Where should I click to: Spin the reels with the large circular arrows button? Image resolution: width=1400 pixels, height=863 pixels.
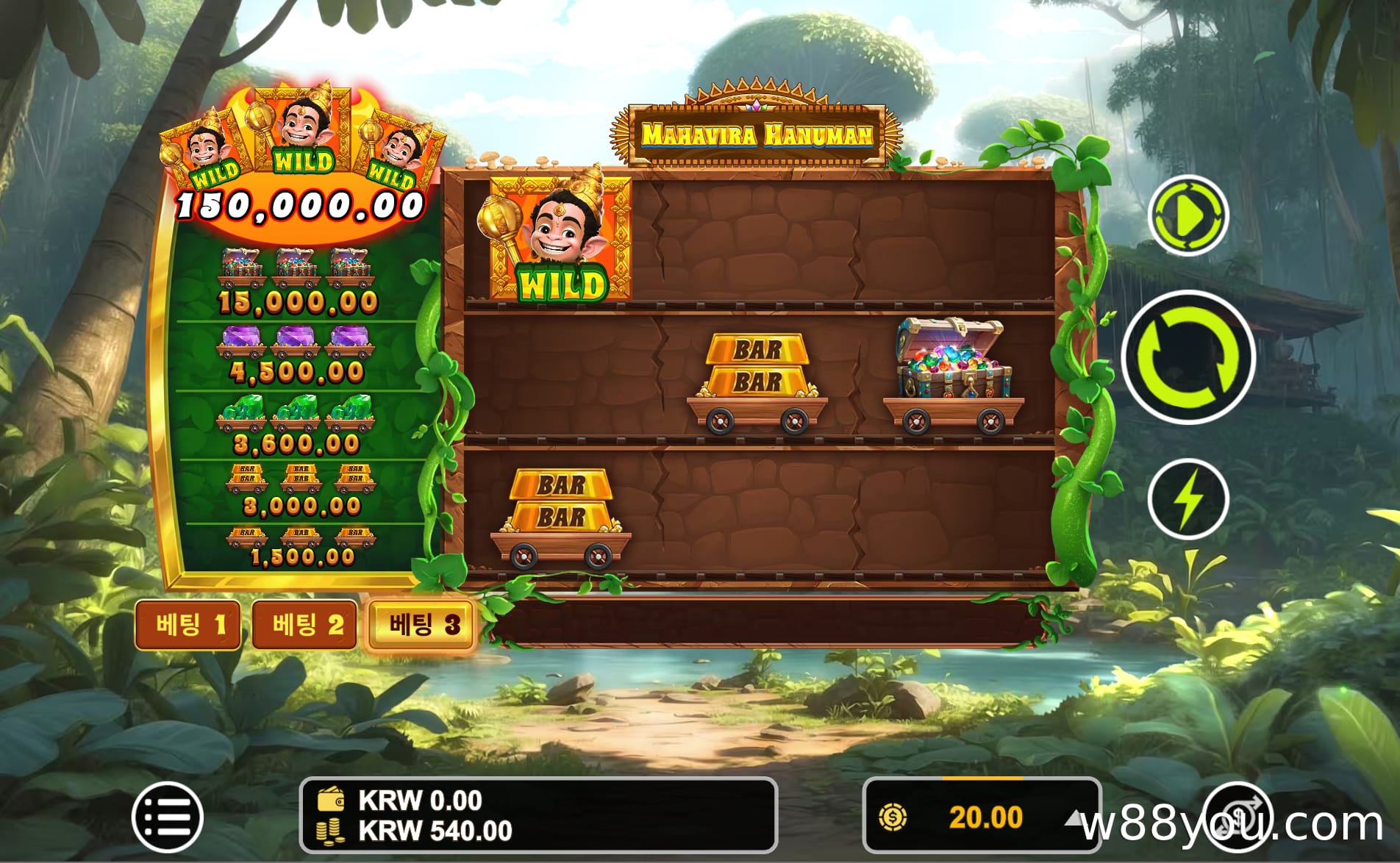click(1187, 357)
